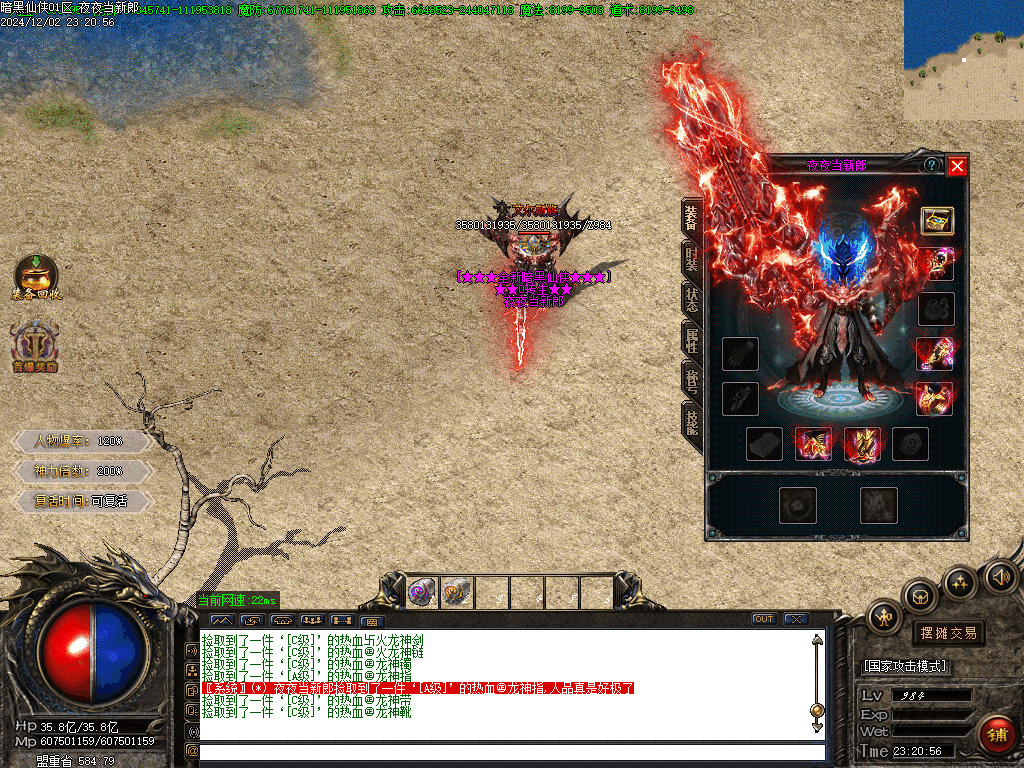The image size is (1024, 768).
Task: Switch to the 时装 tab
Action: pos(692,258)
